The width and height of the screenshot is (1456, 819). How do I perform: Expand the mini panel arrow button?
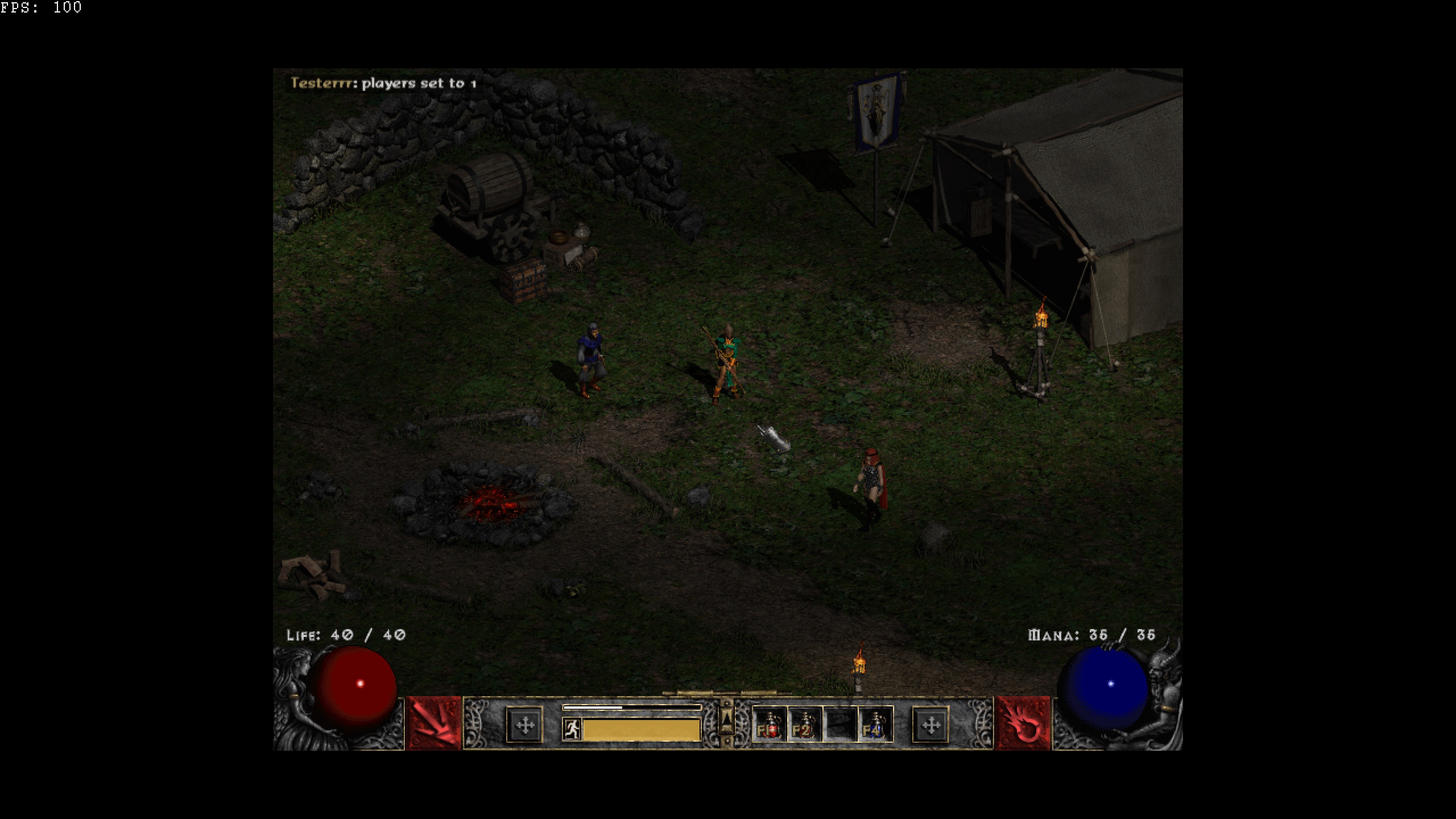point(727,719)
